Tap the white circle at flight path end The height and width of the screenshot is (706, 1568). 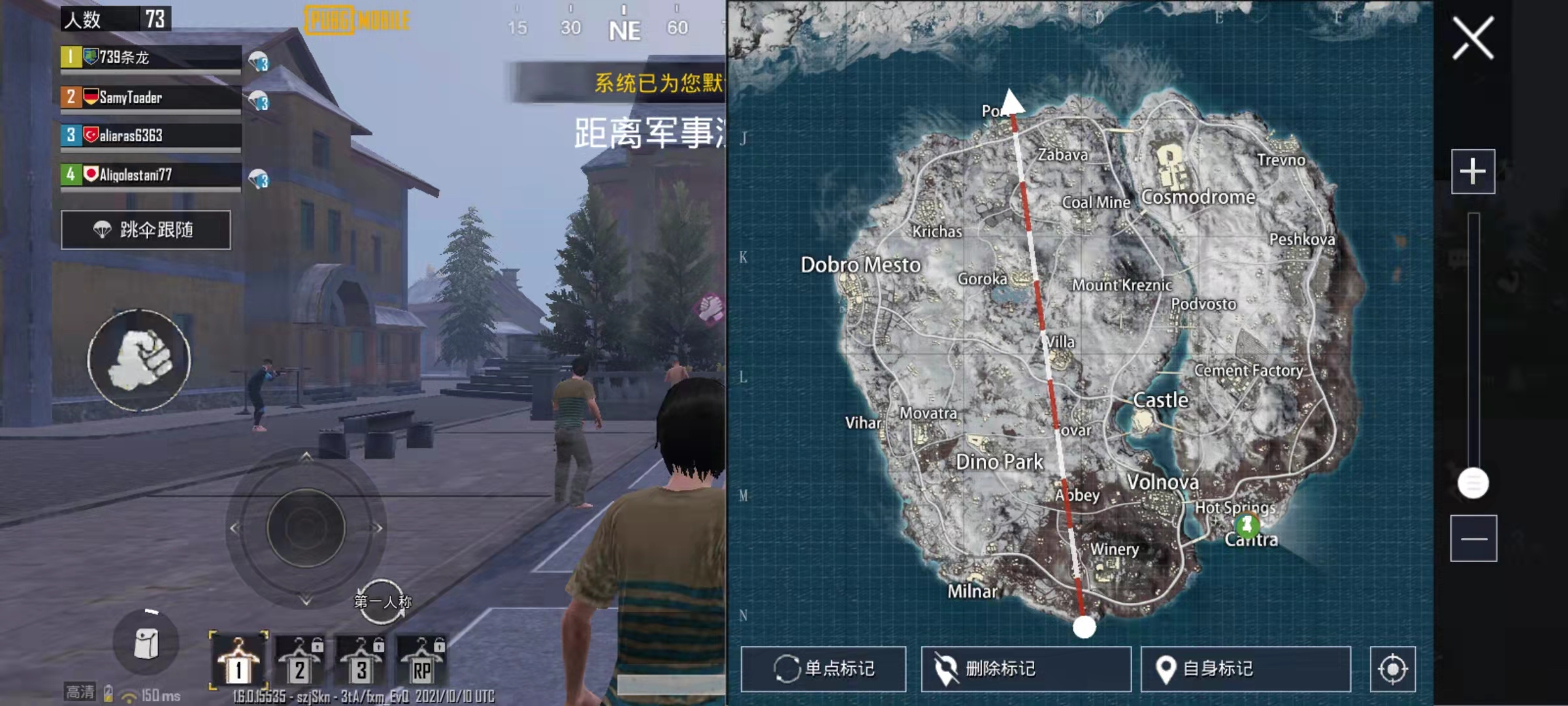1085,628
